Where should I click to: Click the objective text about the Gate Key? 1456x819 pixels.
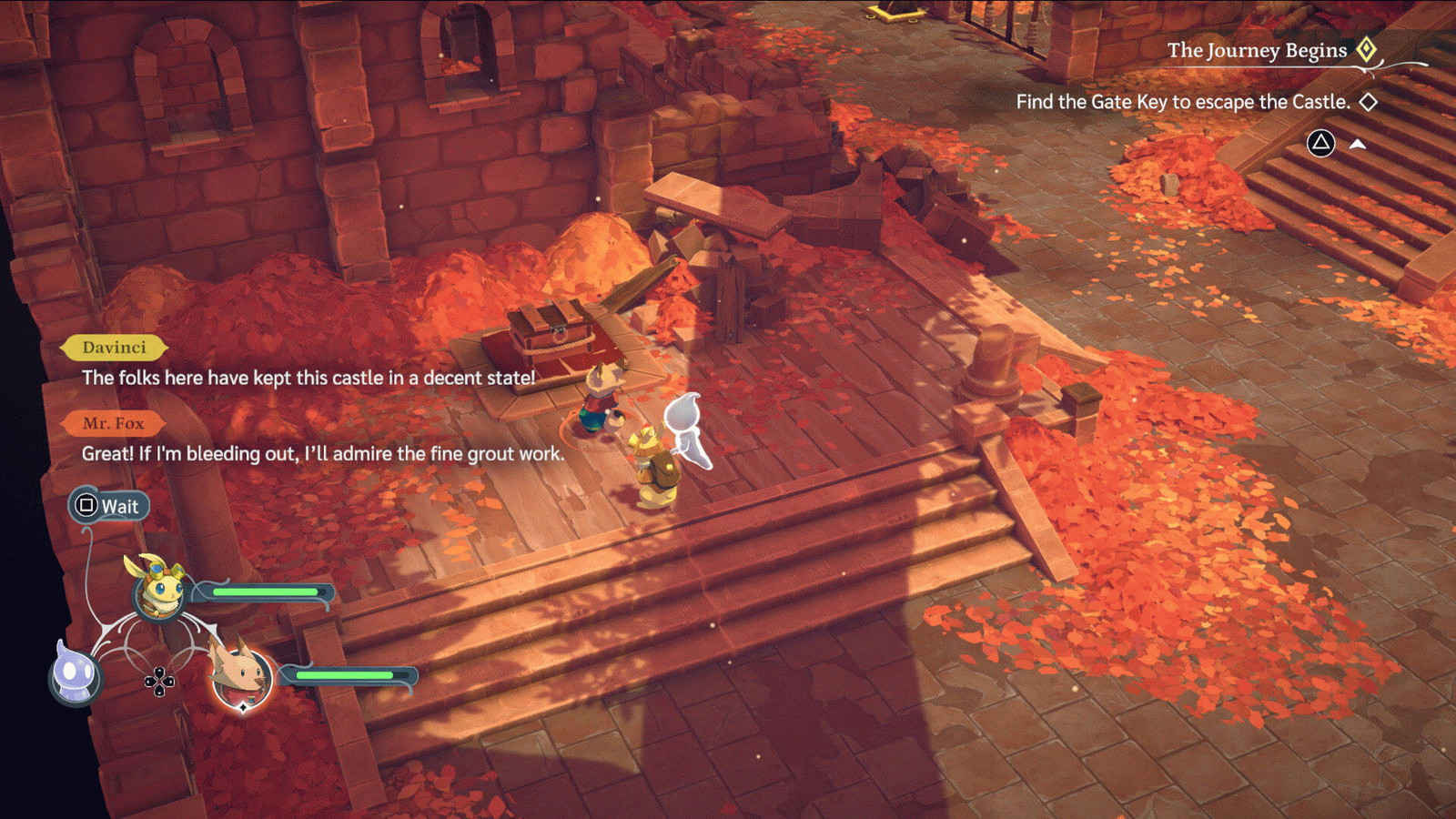coord(1183,102)
